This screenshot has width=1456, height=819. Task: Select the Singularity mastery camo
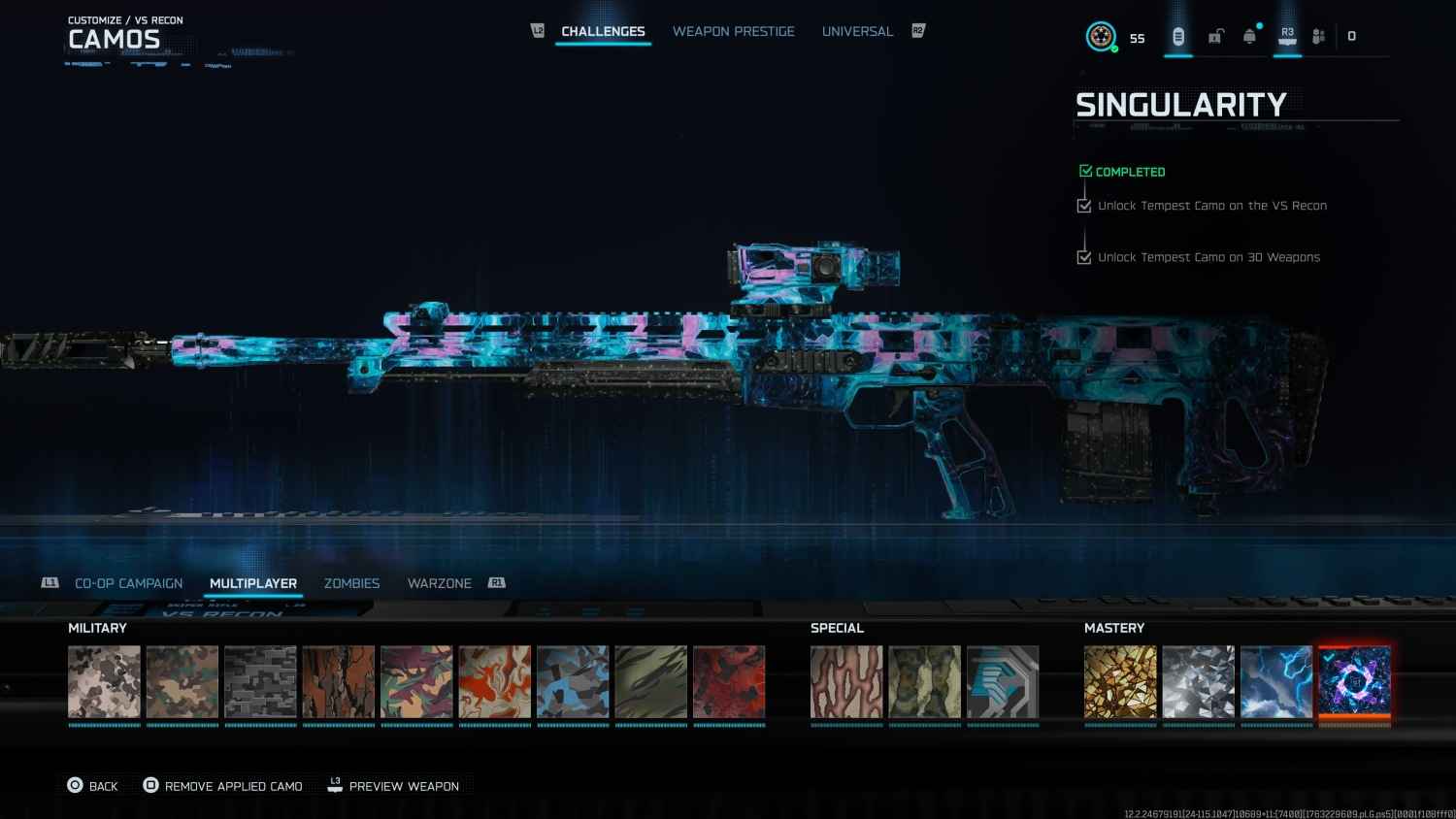click(1354, 682)
